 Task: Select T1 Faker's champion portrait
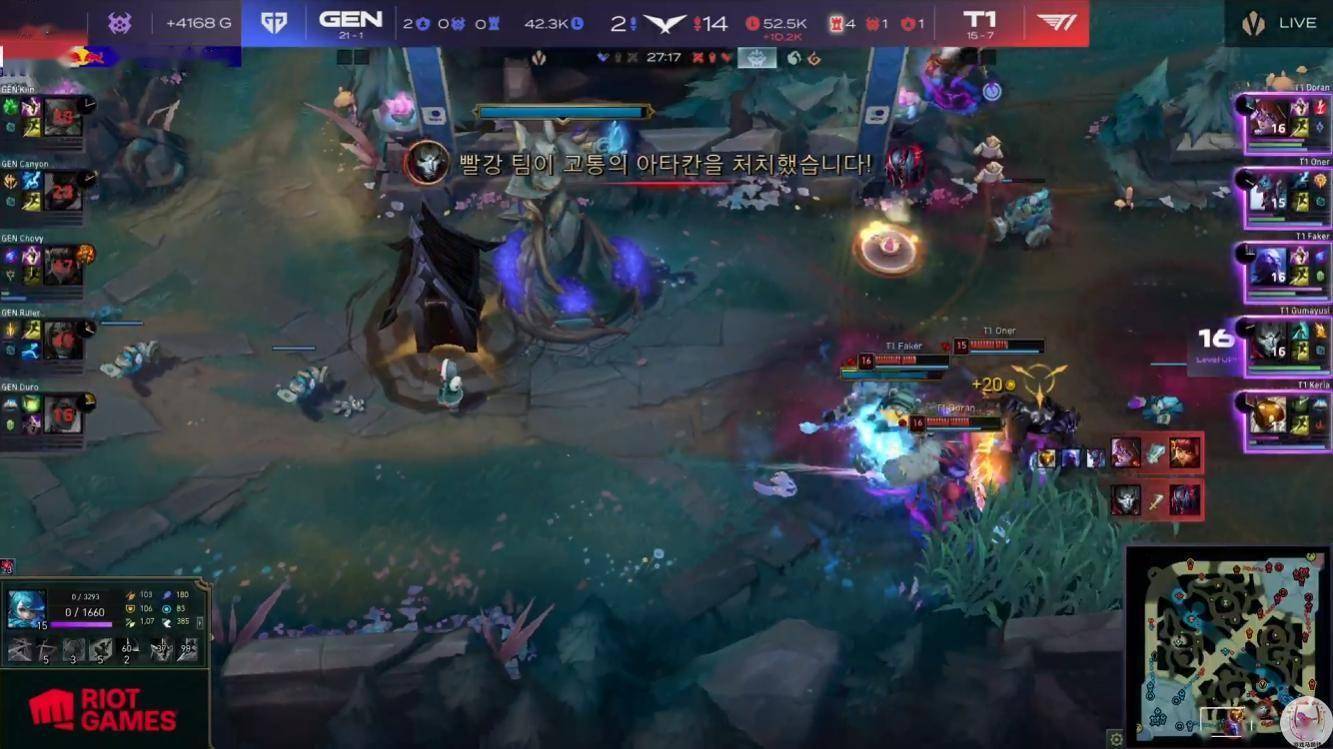(1269, 272)
